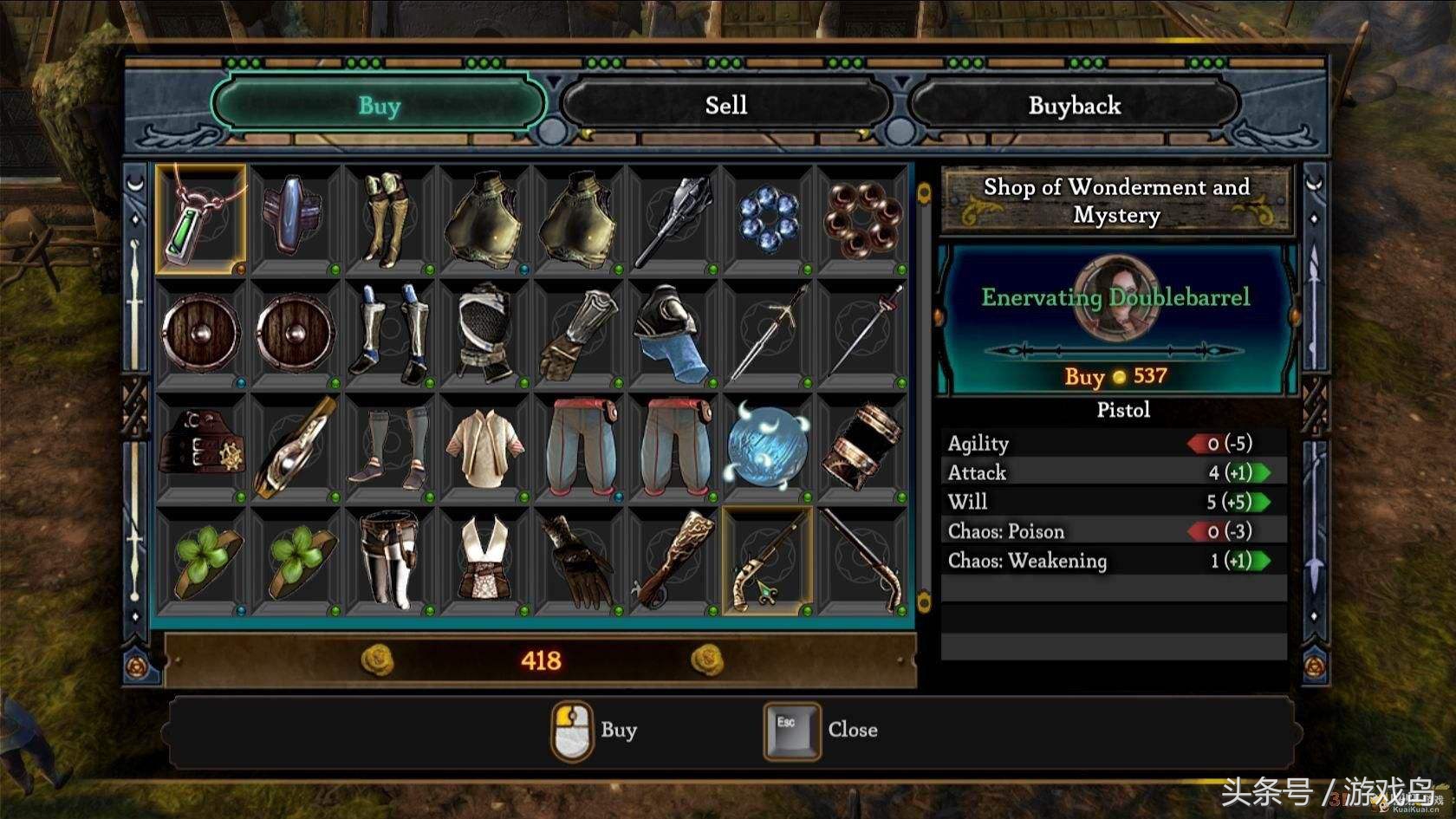This screenshot has width=1456, height=819.
Task: Switch to the Sell tab
Action: click(x=725, y=106)
